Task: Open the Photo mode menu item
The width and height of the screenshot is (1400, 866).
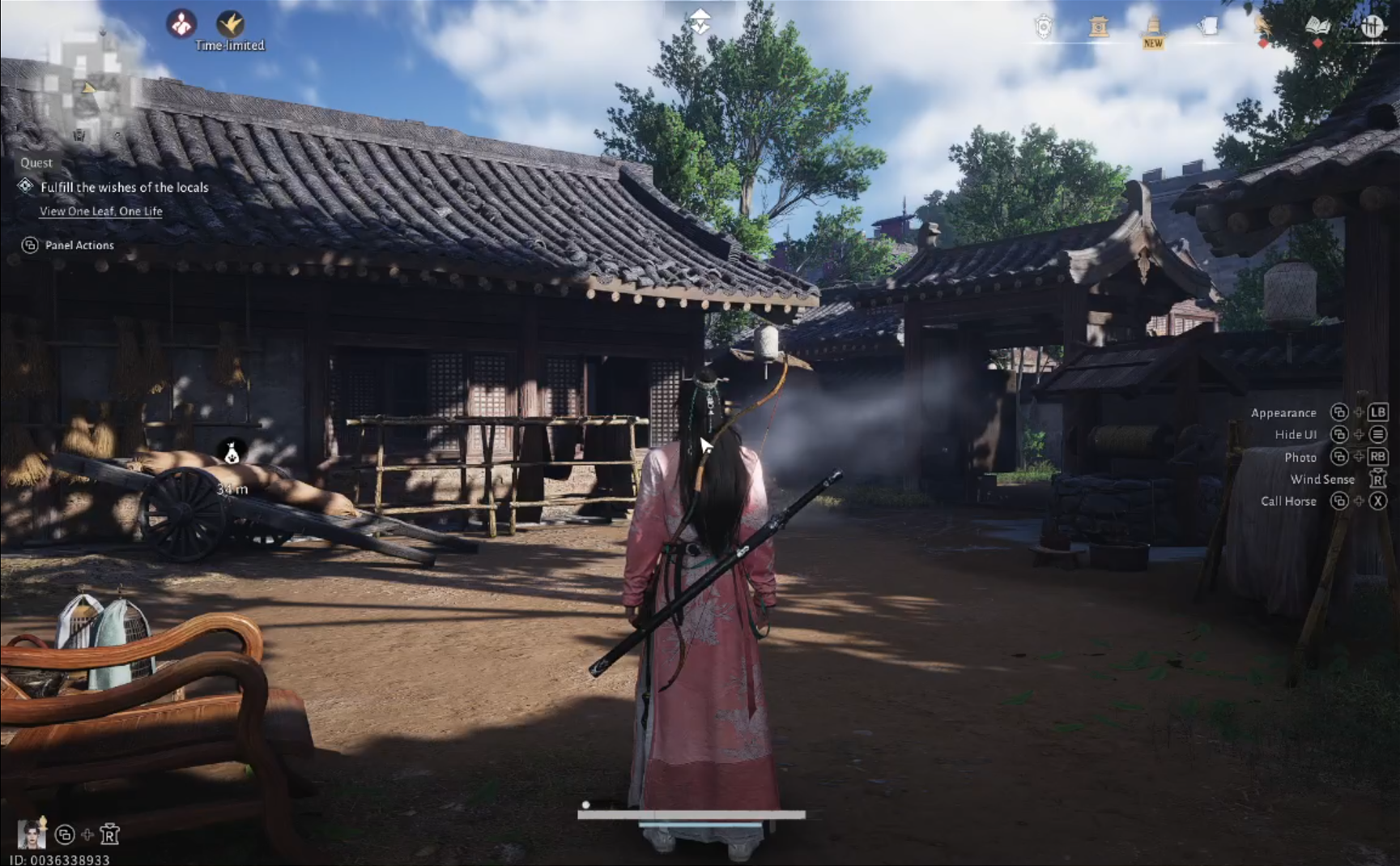Action: tap(1301, 457)
